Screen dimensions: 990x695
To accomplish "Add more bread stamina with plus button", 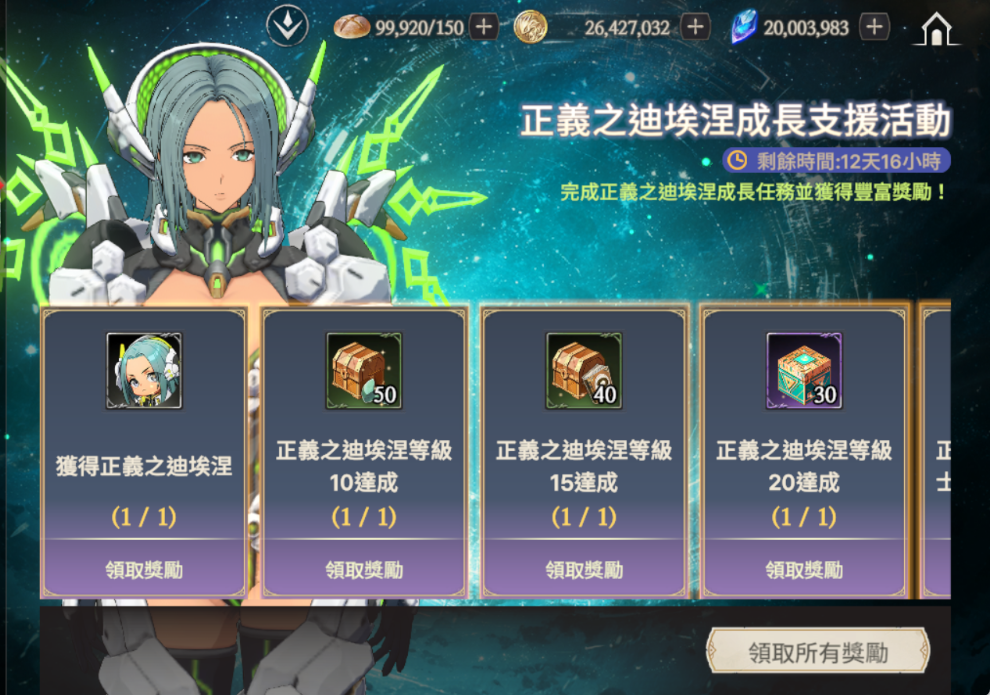I will click(x=484, y=27).
